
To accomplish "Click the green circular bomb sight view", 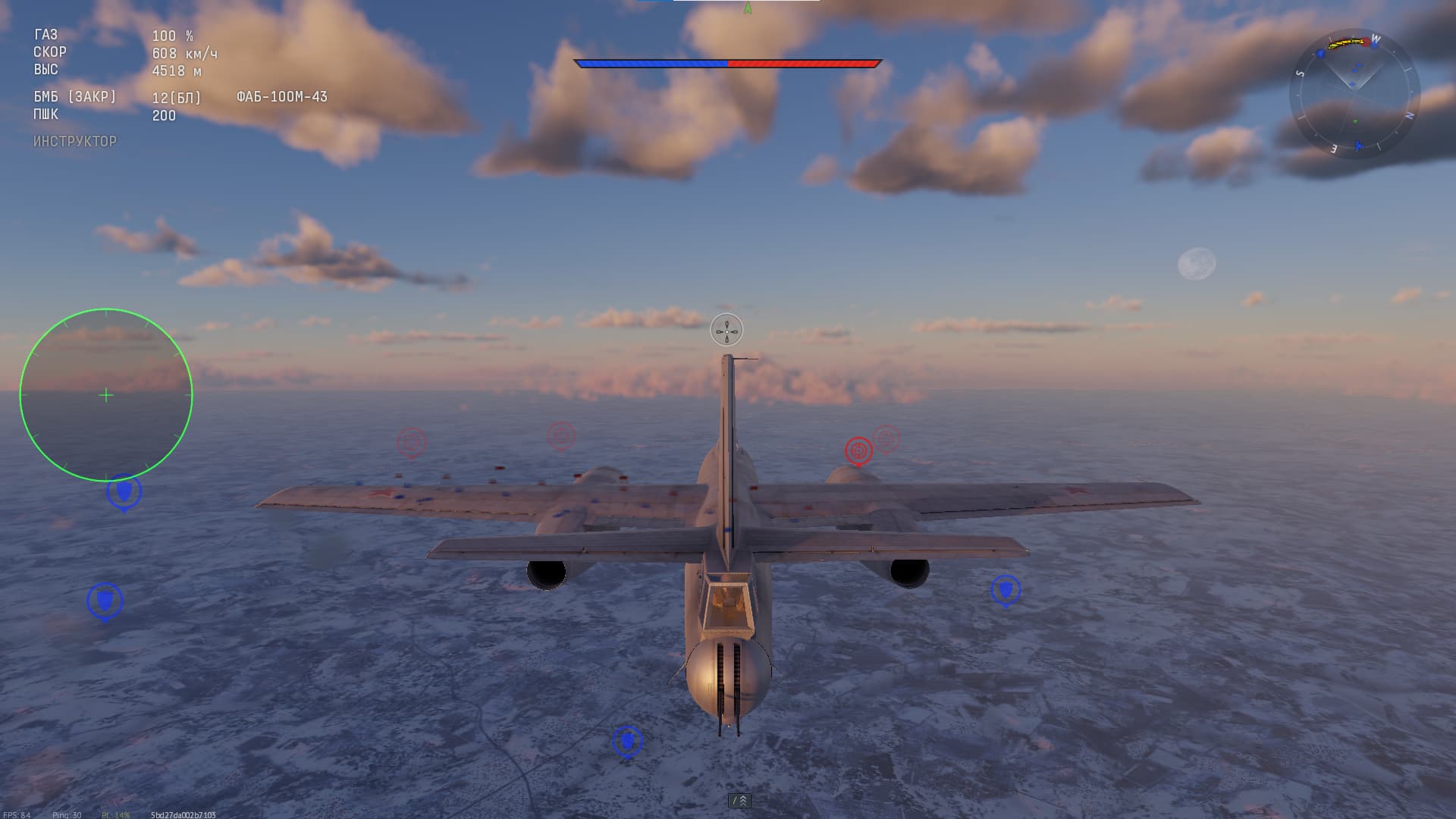I will coord(106,395).
